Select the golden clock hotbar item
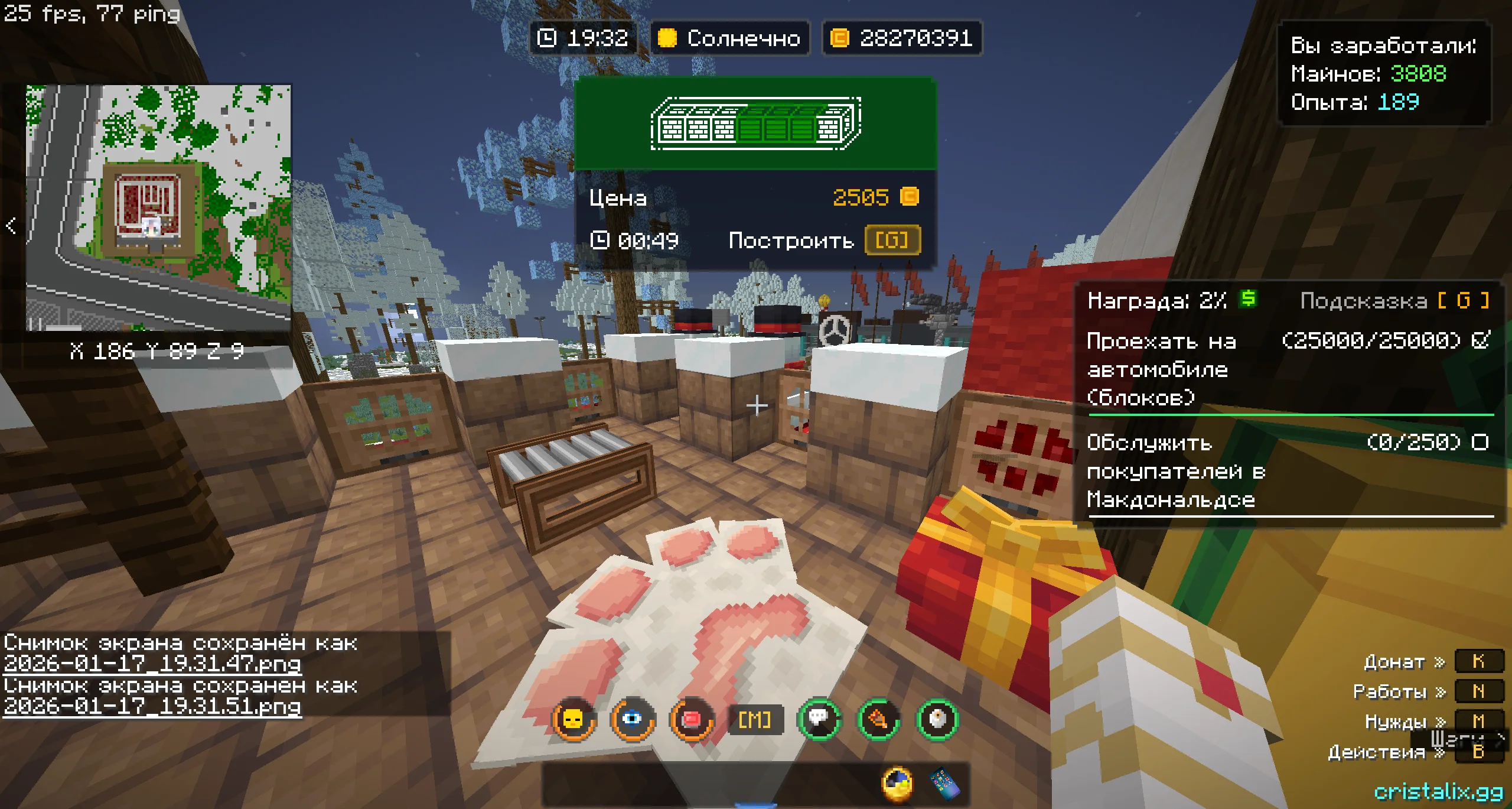The height and width of the screenshot is (809, 1512). [x=897, y=784]
